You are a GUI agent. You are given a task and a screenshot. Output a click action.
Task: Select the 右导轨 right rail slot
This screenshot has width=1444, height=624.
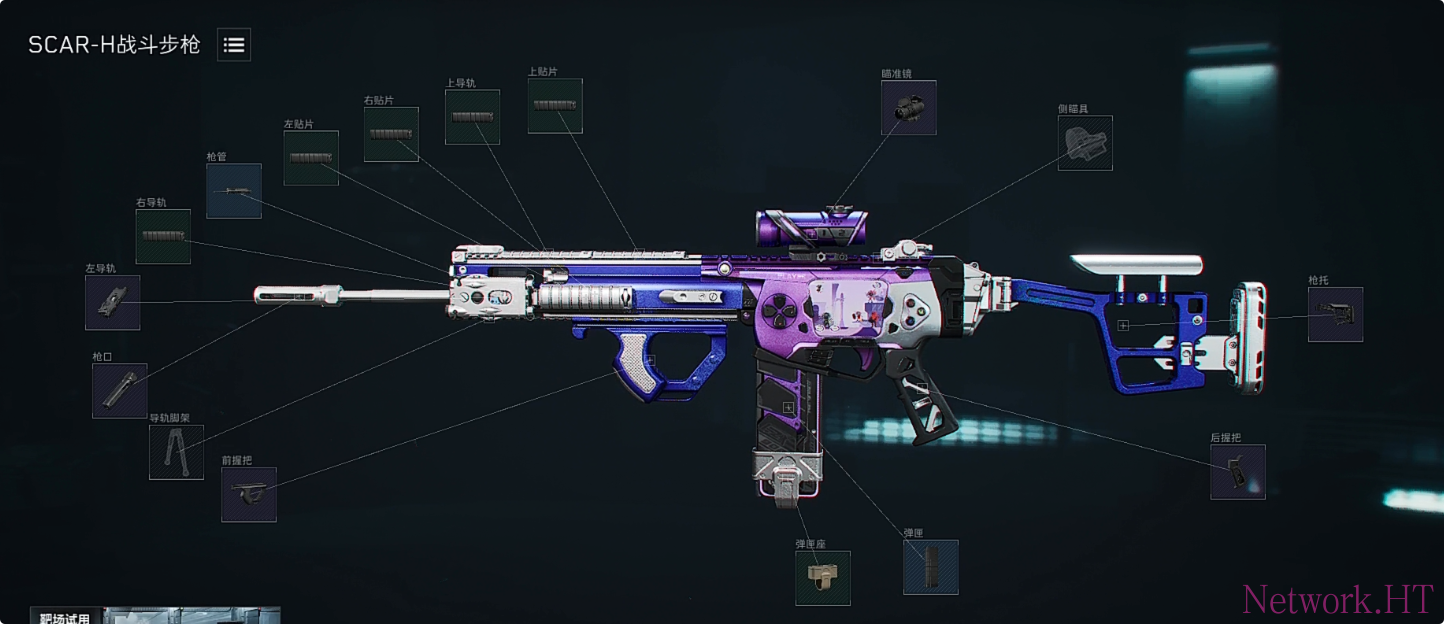click(x=163, y=237)
